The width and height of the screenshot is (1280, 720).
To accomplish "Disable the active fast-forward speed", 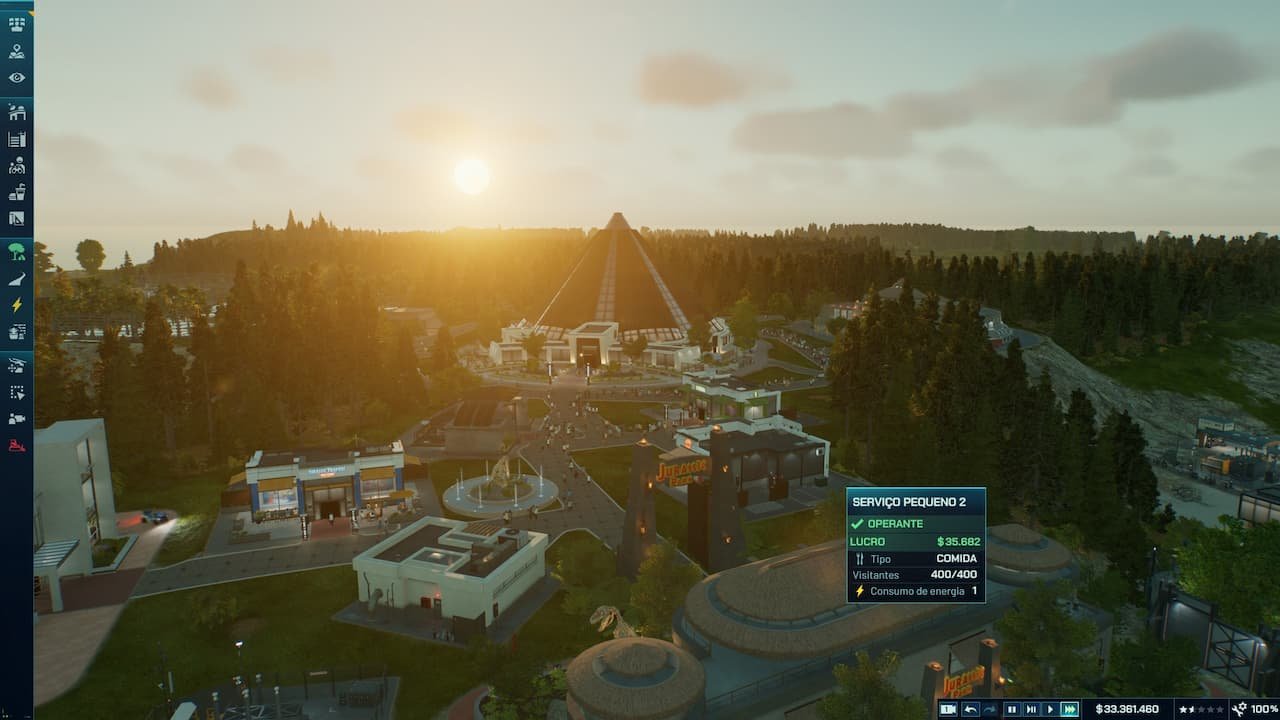I will tap(1071, 709).
